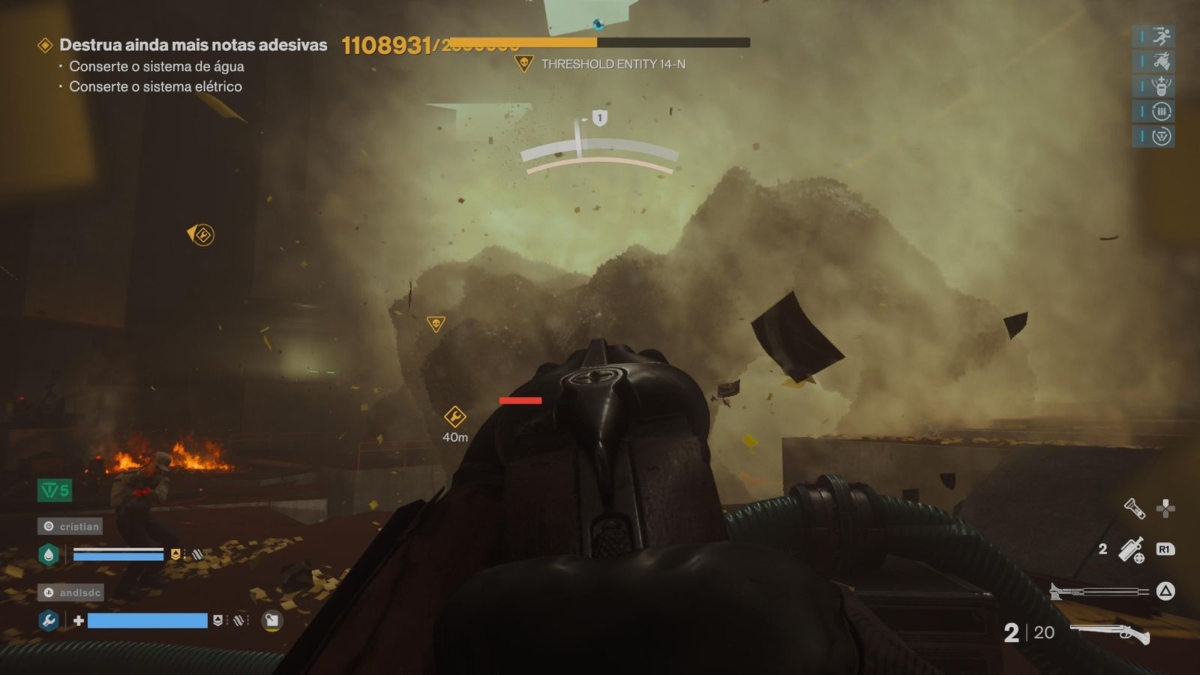The image size is (1200, 675).
Task: Click the 'Conserte o sistema elétrico' sub-objective
Action: (x=155, y=87)
